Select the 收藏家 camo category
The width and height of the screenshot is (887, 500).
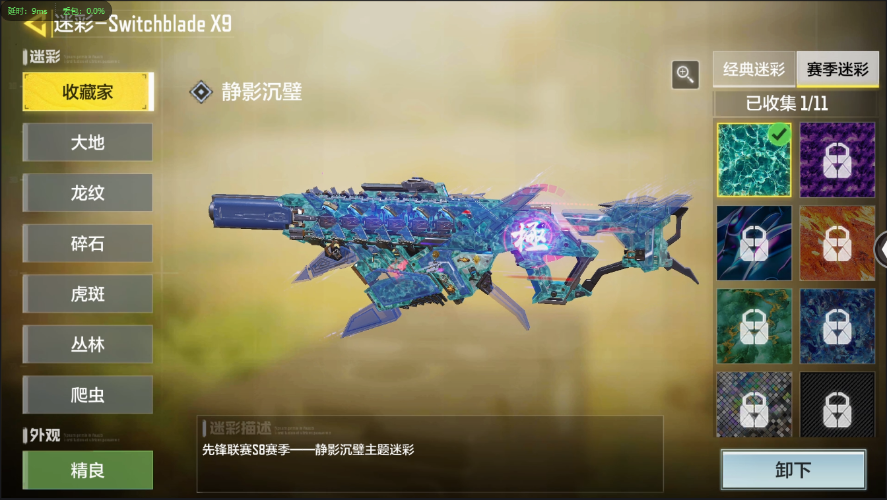pos(88,92)
